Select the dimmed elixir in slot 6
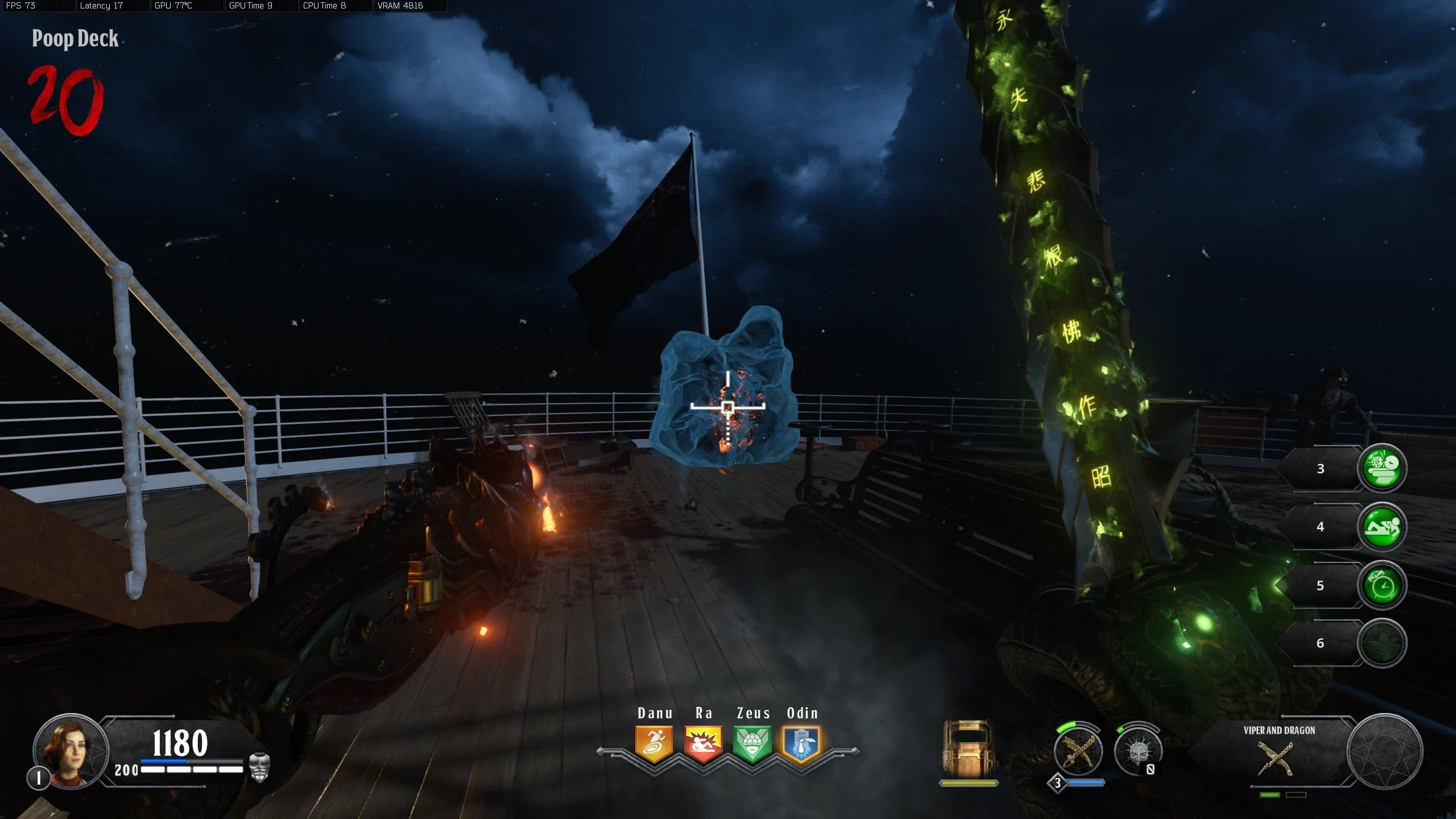 pos(1382,643)
